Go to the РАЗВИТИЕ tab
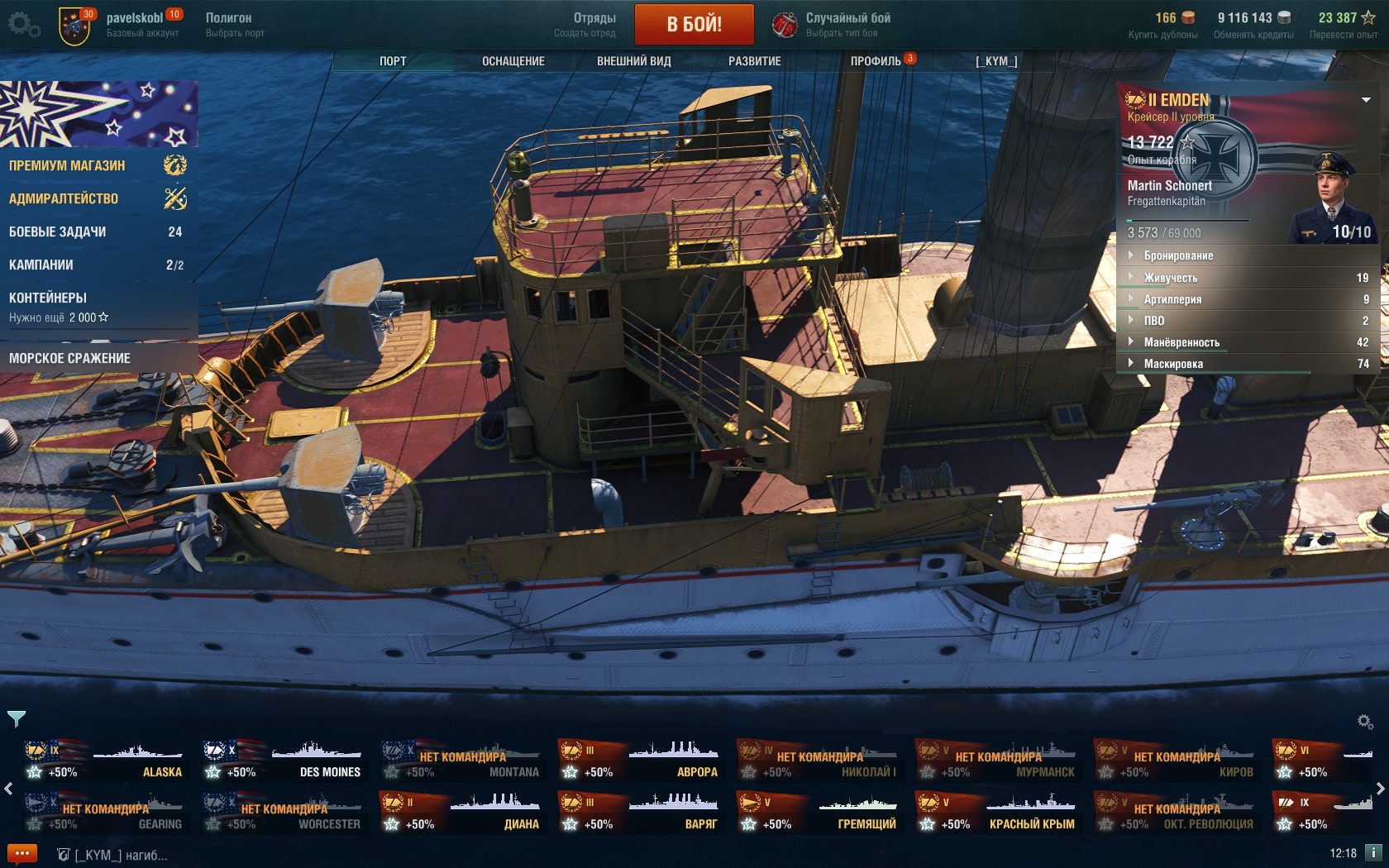 pyautogui.click(x=754, y=61)
